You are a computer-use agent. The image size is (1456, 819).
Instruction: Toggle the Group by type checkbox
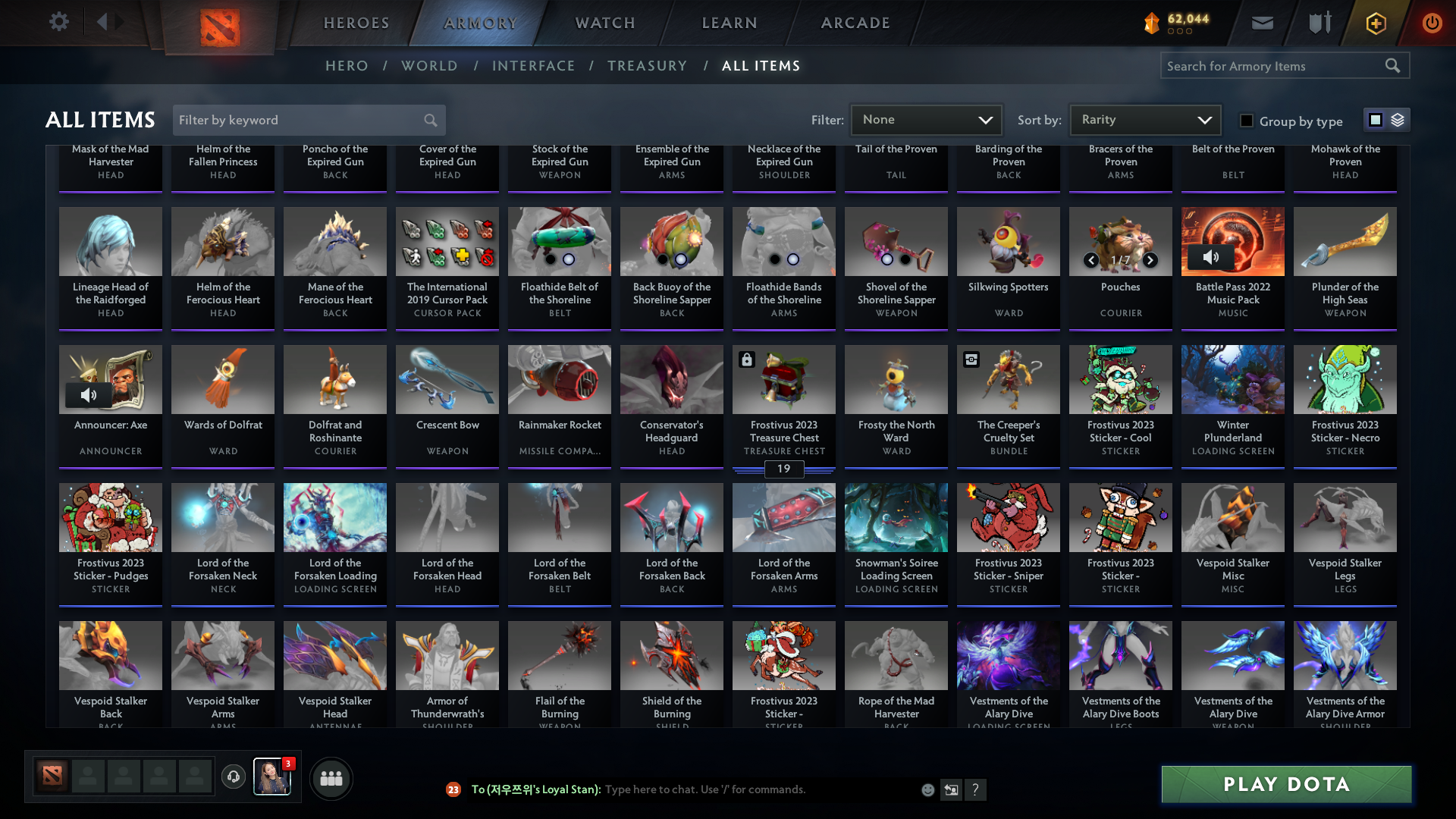[x=1246, y=120]
